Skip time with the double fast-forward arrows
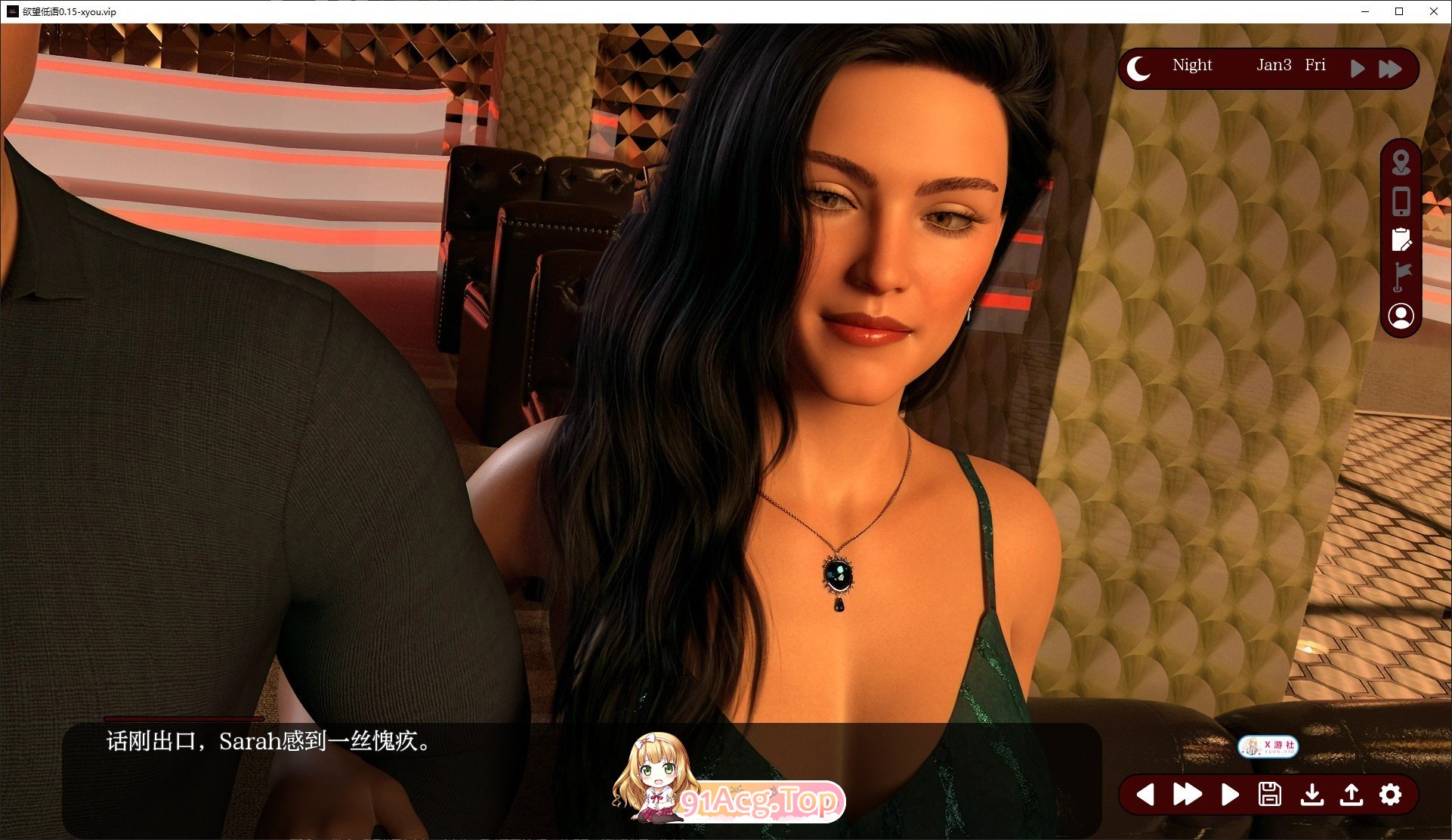This screenshot has width=1452, height=840. coord(1391,68)
